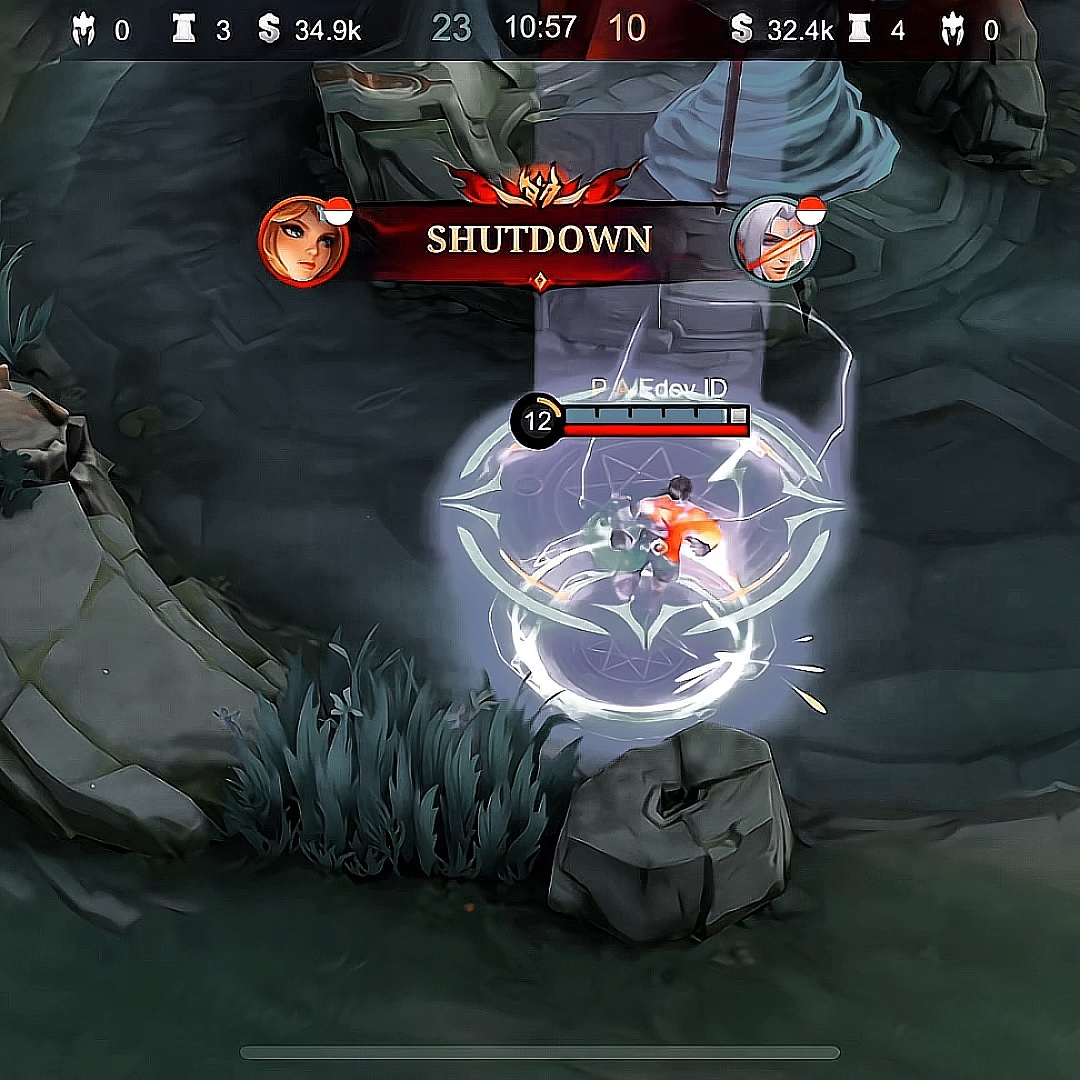Select the slain silver-haired hero portrait

tap(775, 242)
